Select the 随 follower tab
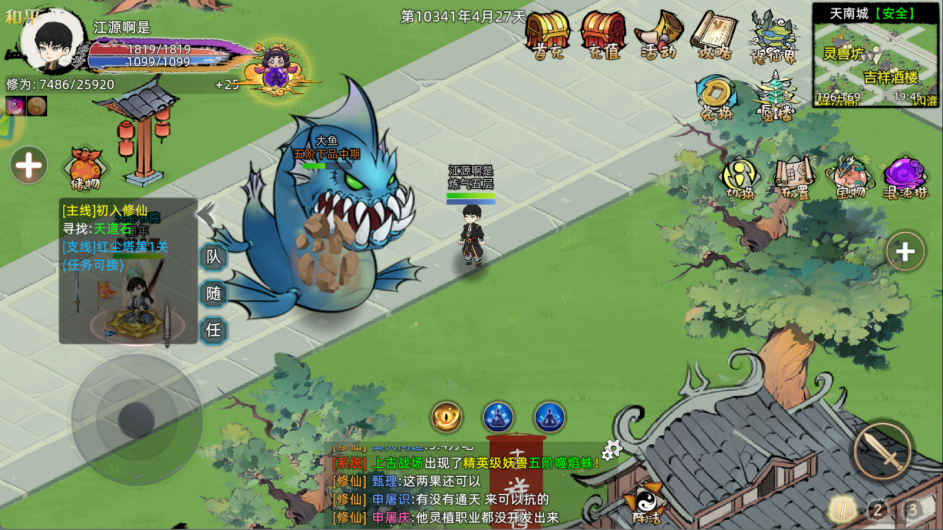The image size is (943, 530). [213, 294]
